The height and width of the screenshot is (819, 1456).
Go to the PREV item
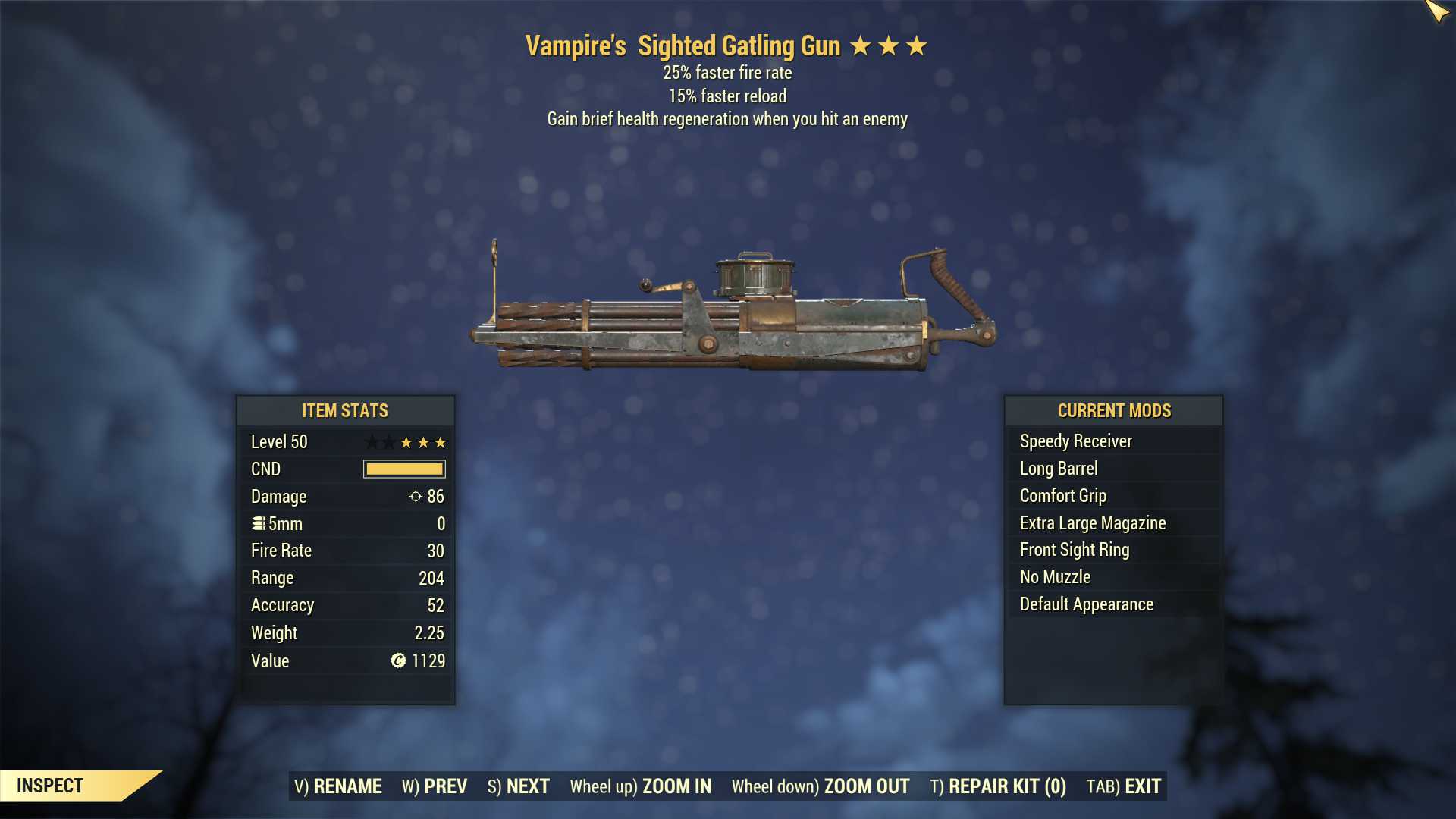click(435, 786)
